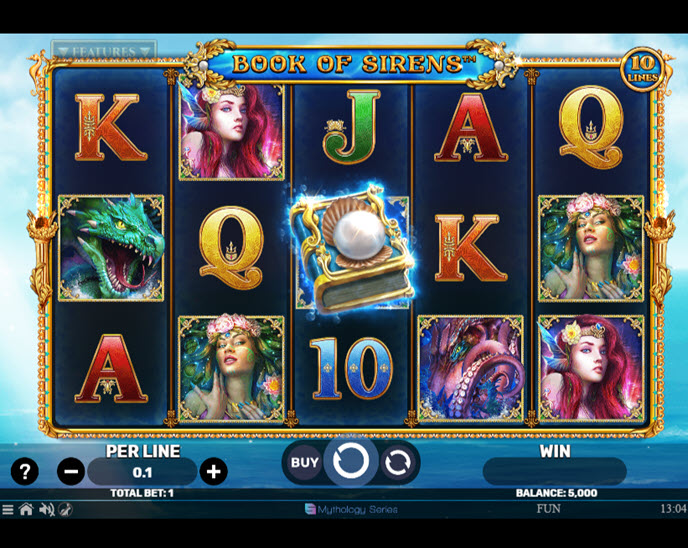Increase the per line bet

[213, 472]
